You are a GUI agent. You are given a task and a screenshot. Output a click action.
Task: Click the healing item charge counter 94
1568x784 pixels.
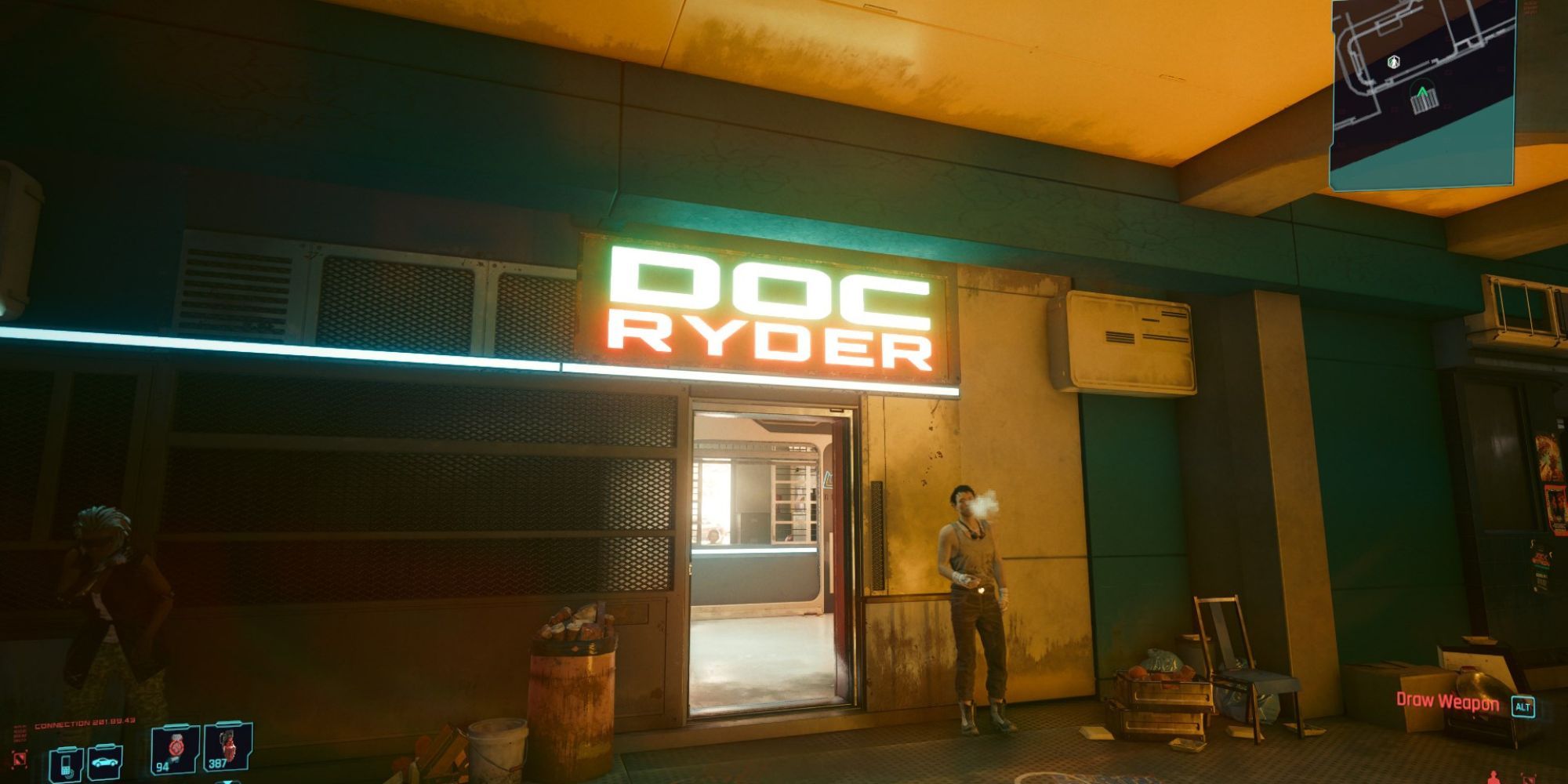pos(162,768)
